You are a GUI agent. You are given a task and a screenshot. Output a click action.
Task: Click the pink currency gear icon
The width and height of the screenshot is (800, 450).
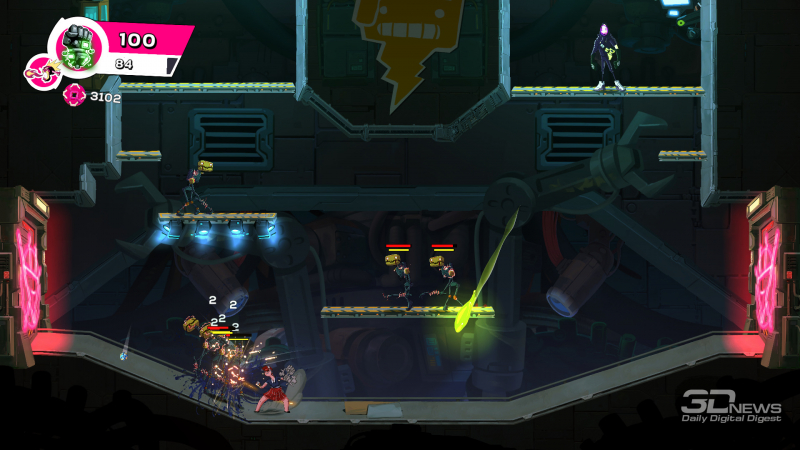[74, 96]
